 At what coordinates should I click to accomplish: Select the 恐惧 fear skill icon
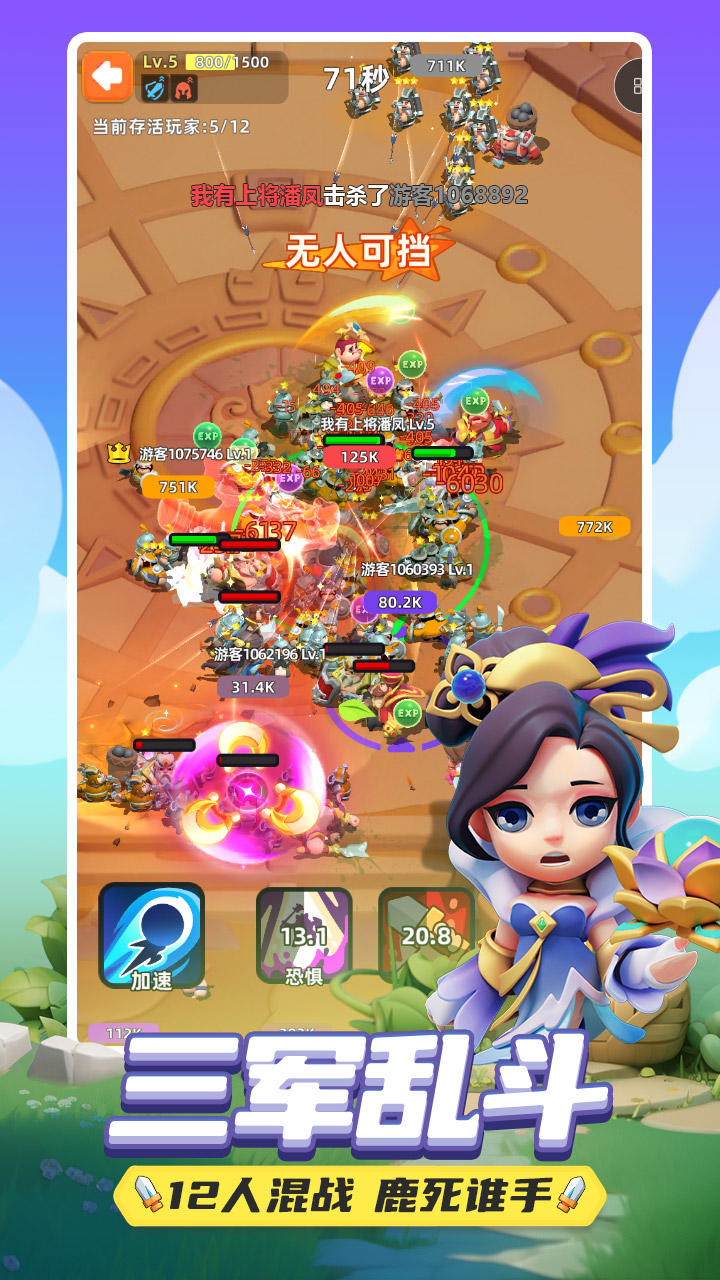[x=304, y=935]
